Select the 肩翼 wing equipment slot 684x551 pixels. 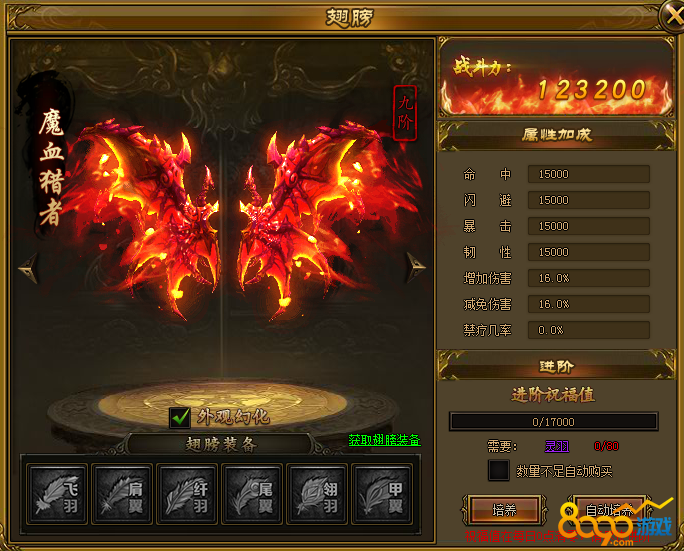click(x=121, y=491)
